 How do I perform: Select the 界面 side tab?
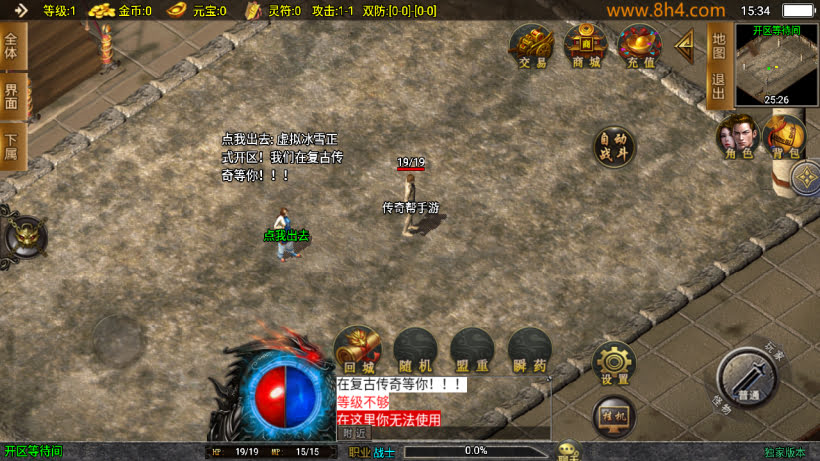click(12, 97)
